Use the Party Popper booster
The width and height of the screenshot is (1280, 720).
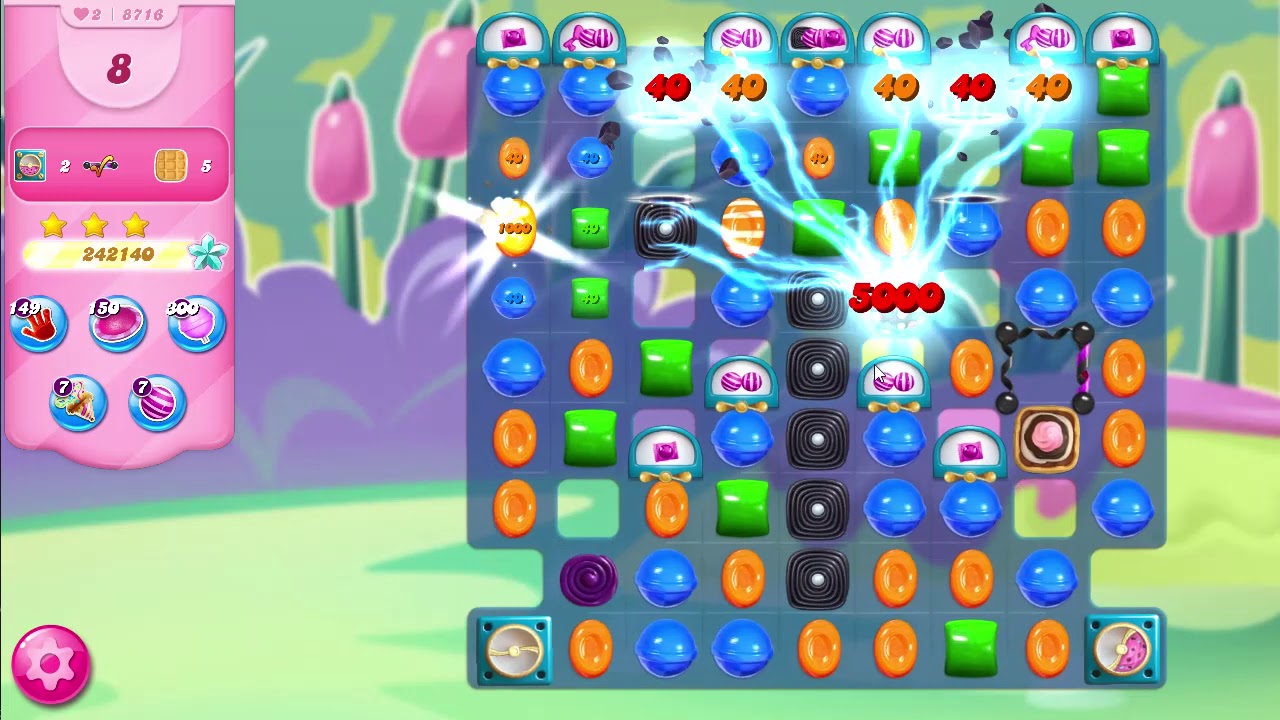coord(79,402)
